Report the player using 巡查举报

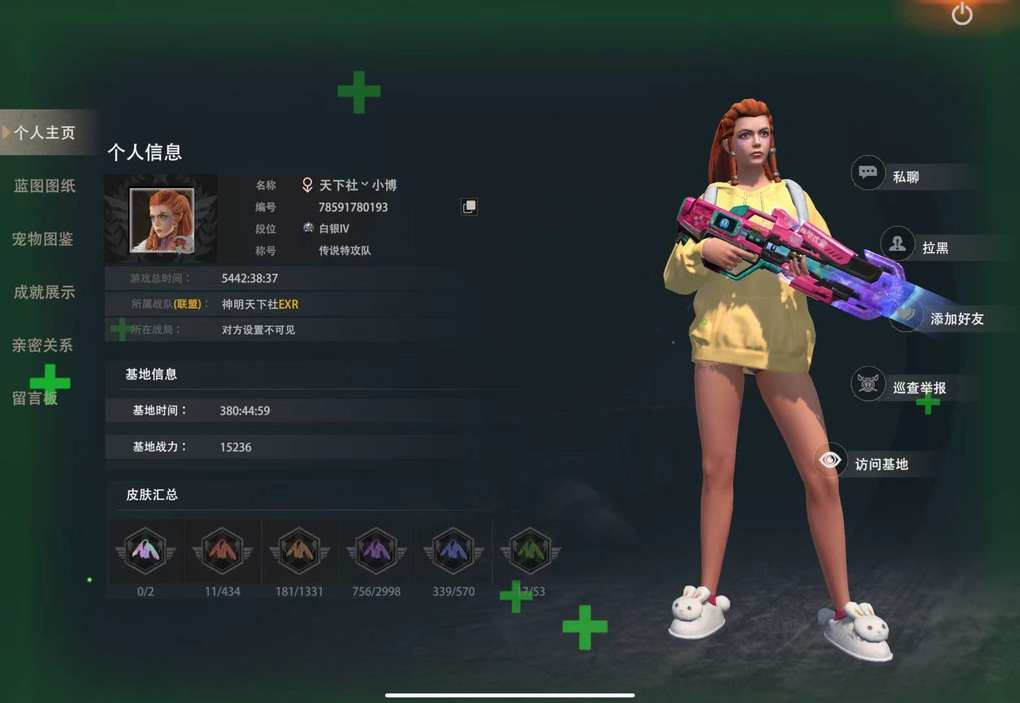(x=917, y=387)
